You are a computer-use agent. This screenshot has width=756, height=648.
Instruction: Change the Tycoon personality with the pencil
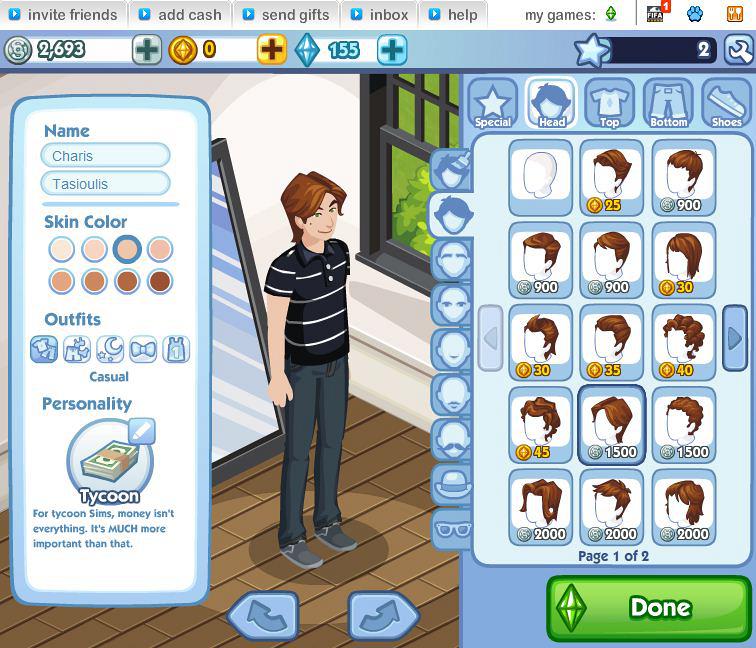click(142, 431)
